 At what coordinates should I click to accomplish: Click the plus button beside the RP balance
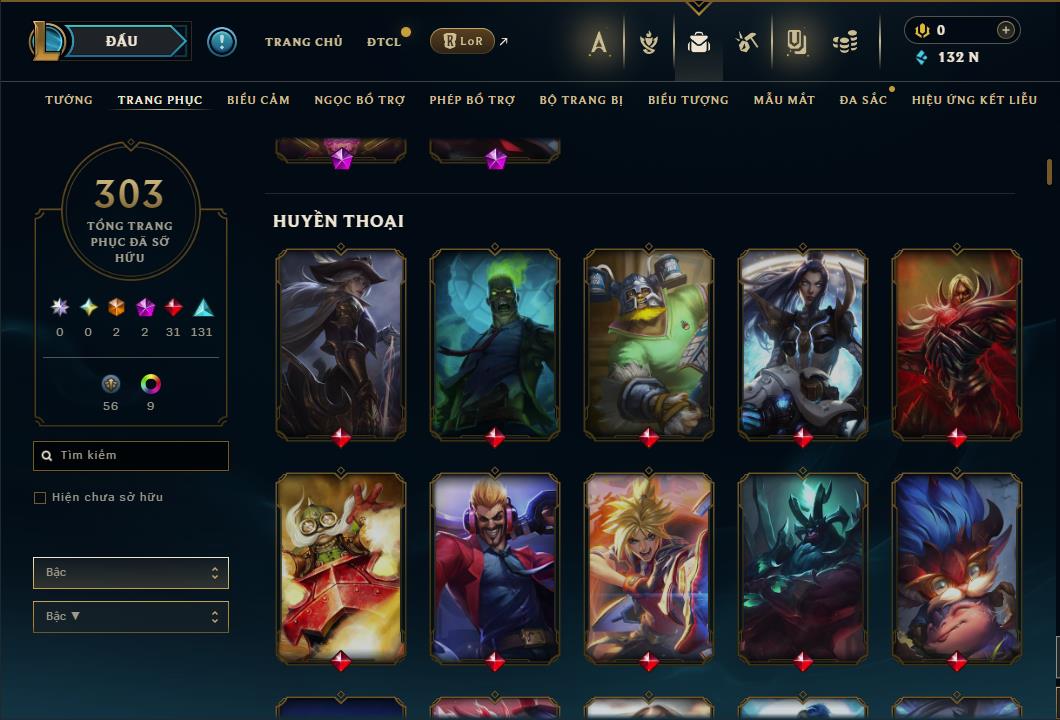(1005, 30)
